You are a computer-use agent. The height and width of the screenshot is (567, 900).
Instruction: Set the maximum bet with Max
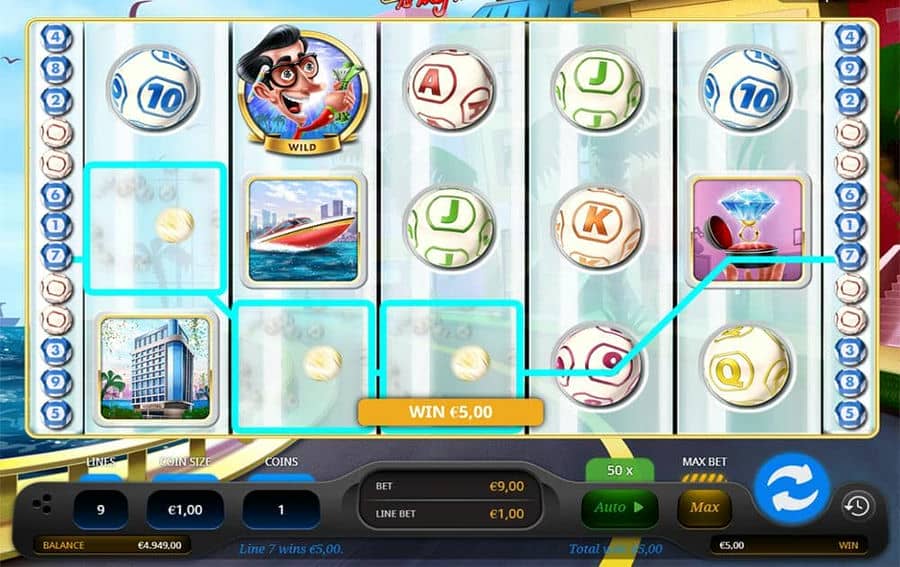click(704, 508)
